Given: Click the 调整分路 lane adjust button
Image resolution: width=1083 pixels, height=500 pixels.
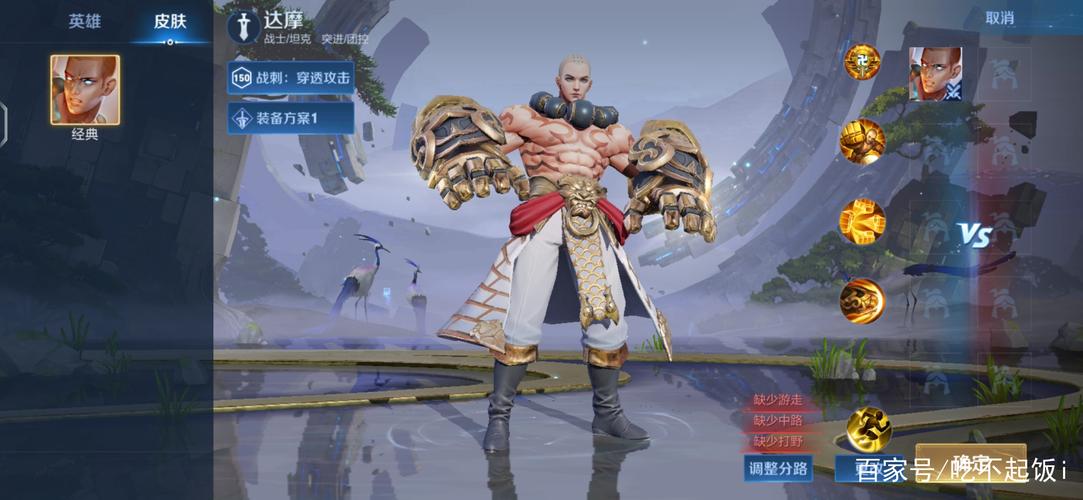Looking at the screenshot, I should coord(778,468).
